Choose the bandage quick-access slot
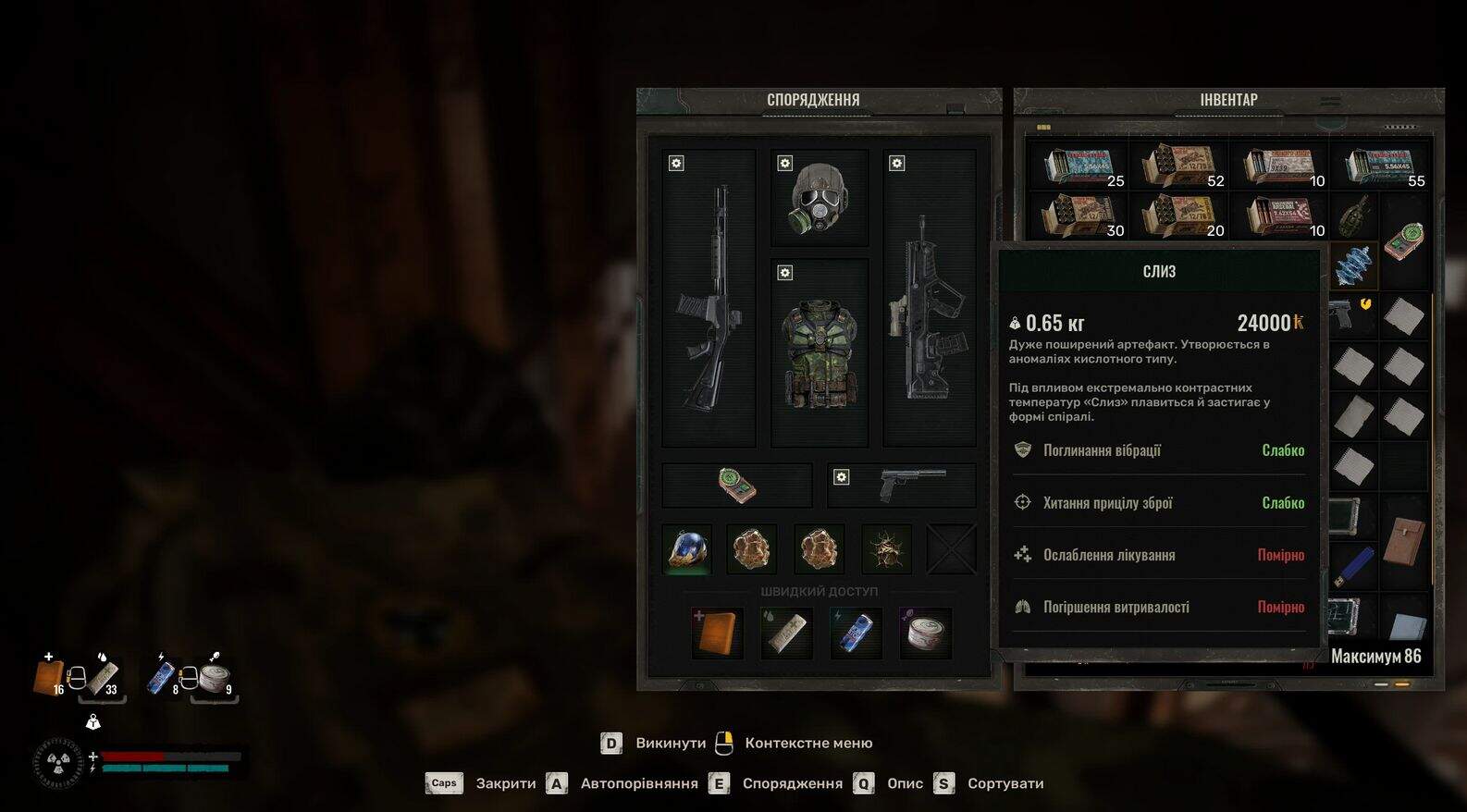The width and height of the screenshot is (1467, 812). 786,634
